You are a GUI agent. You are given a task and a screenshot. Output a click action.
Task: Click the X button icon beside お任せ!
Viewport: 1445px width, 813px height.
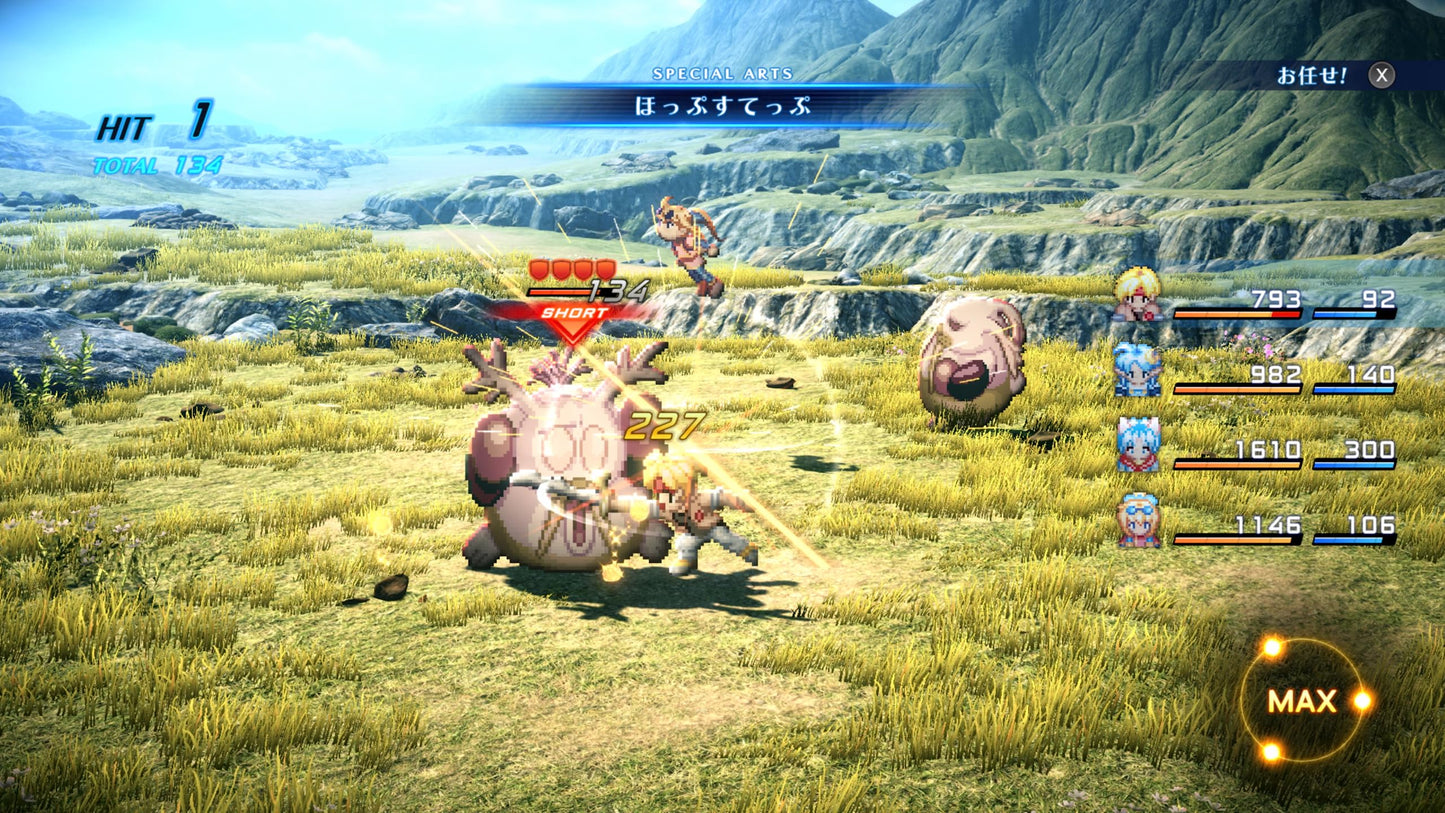1382,73
